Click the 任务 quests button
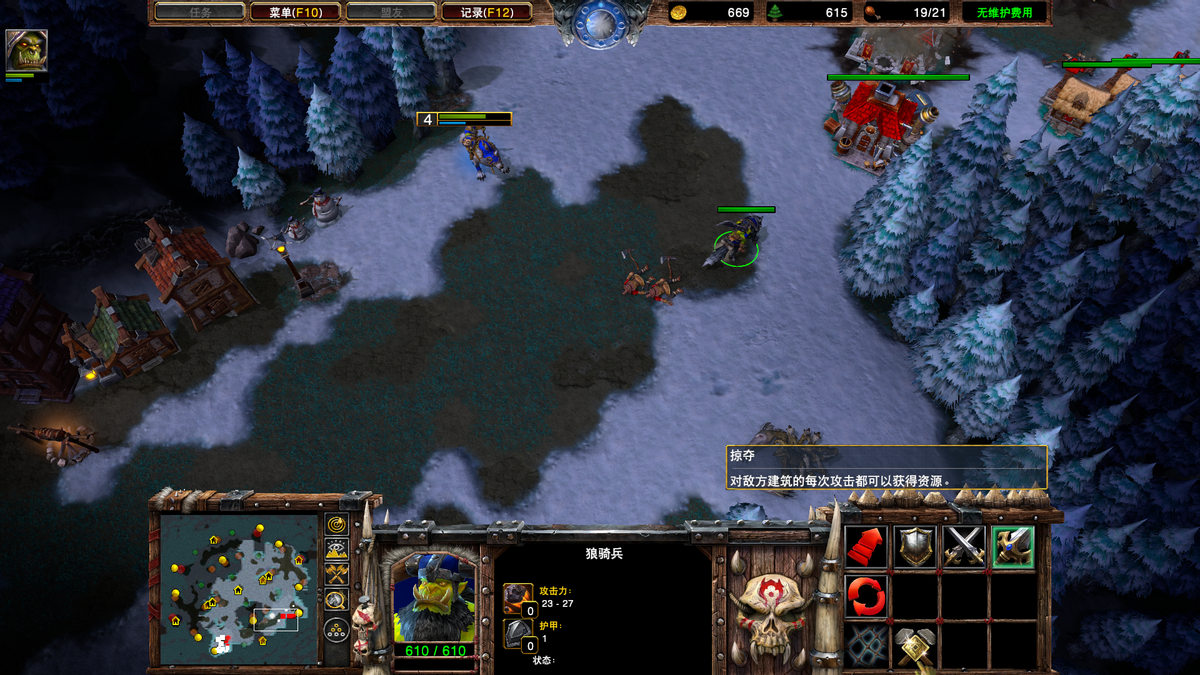 coord(200,12)
